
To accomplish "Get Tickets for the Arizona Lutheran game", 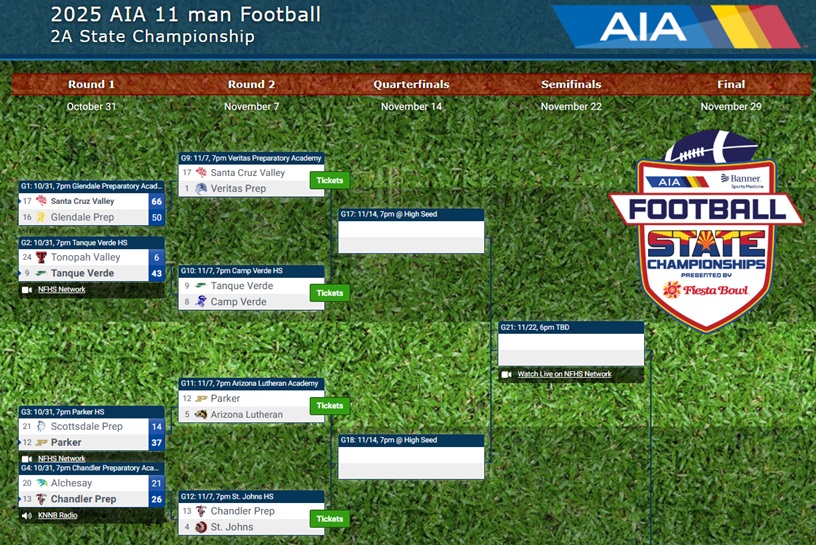I will click(329, 406).
